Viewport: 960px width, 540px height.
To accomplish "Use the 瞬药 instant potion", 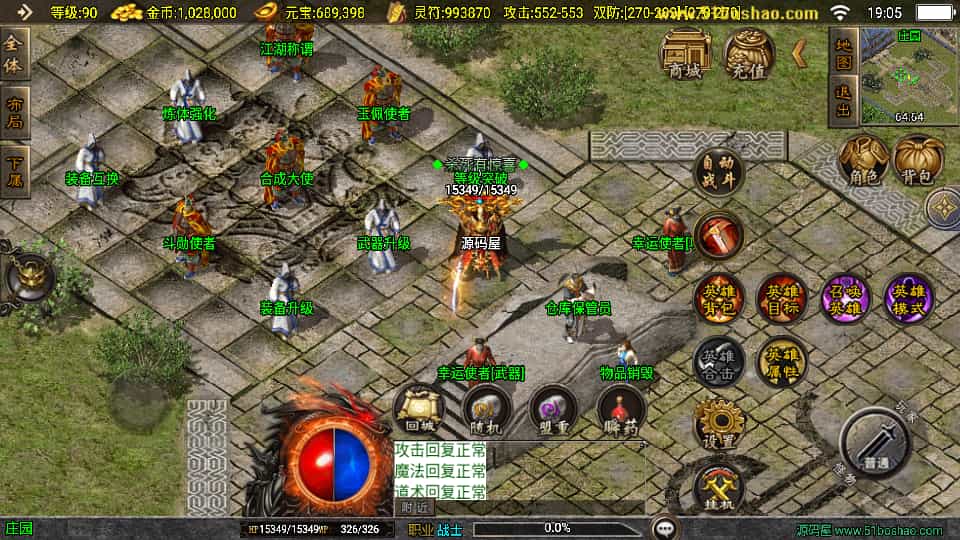I will click(x=621, y=409).
